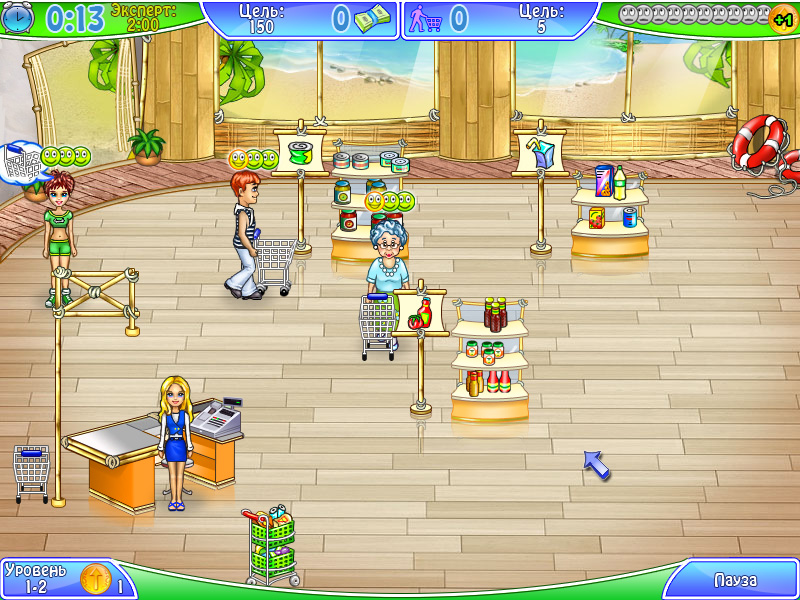Screen dimensions: 800x600
Task: Click the gold upgrade coin beside the level label
Action: point(95,580)
